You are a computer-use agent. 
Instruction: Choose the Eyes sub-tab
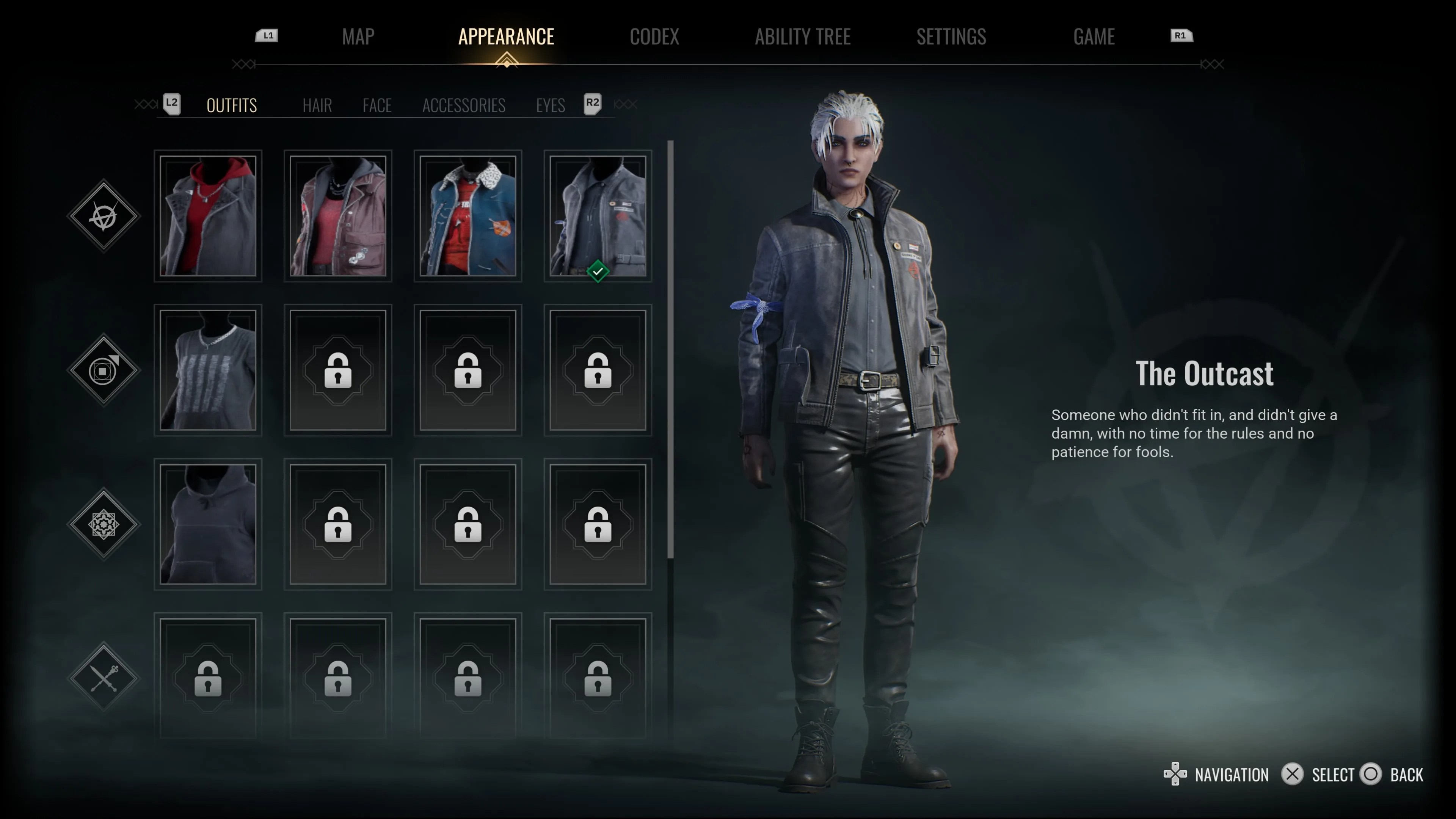551,105
